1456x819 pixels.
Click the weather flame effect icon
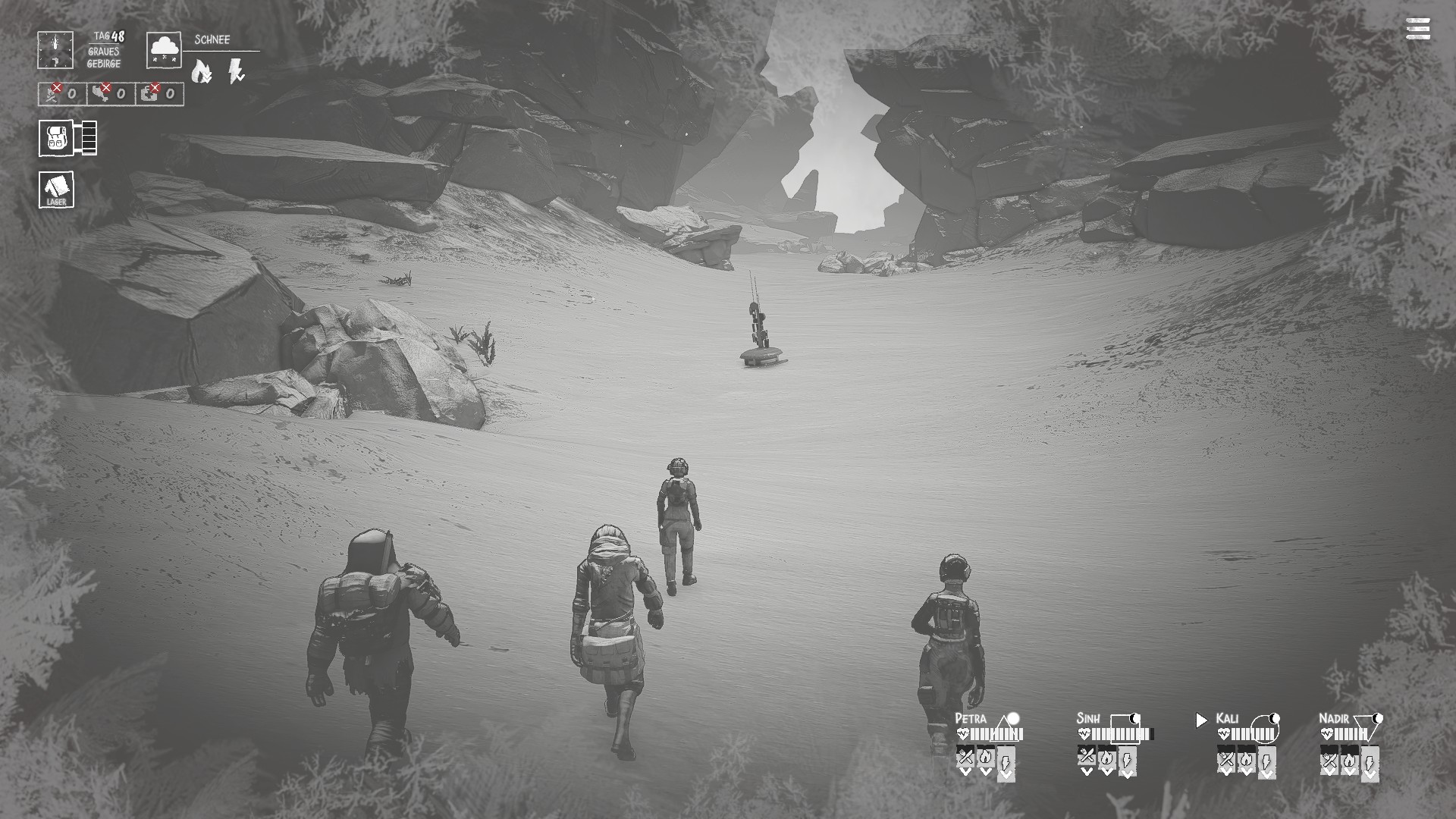(x=201, y=72)
